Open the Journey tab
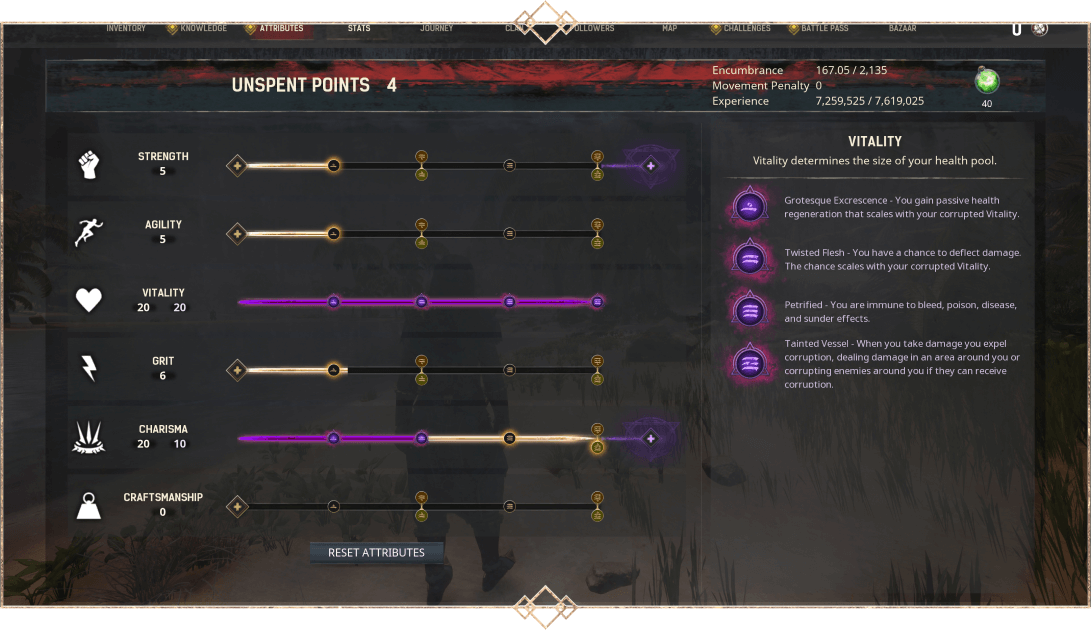The height and width of the screenshot is (630, 1091). (437, 28)
